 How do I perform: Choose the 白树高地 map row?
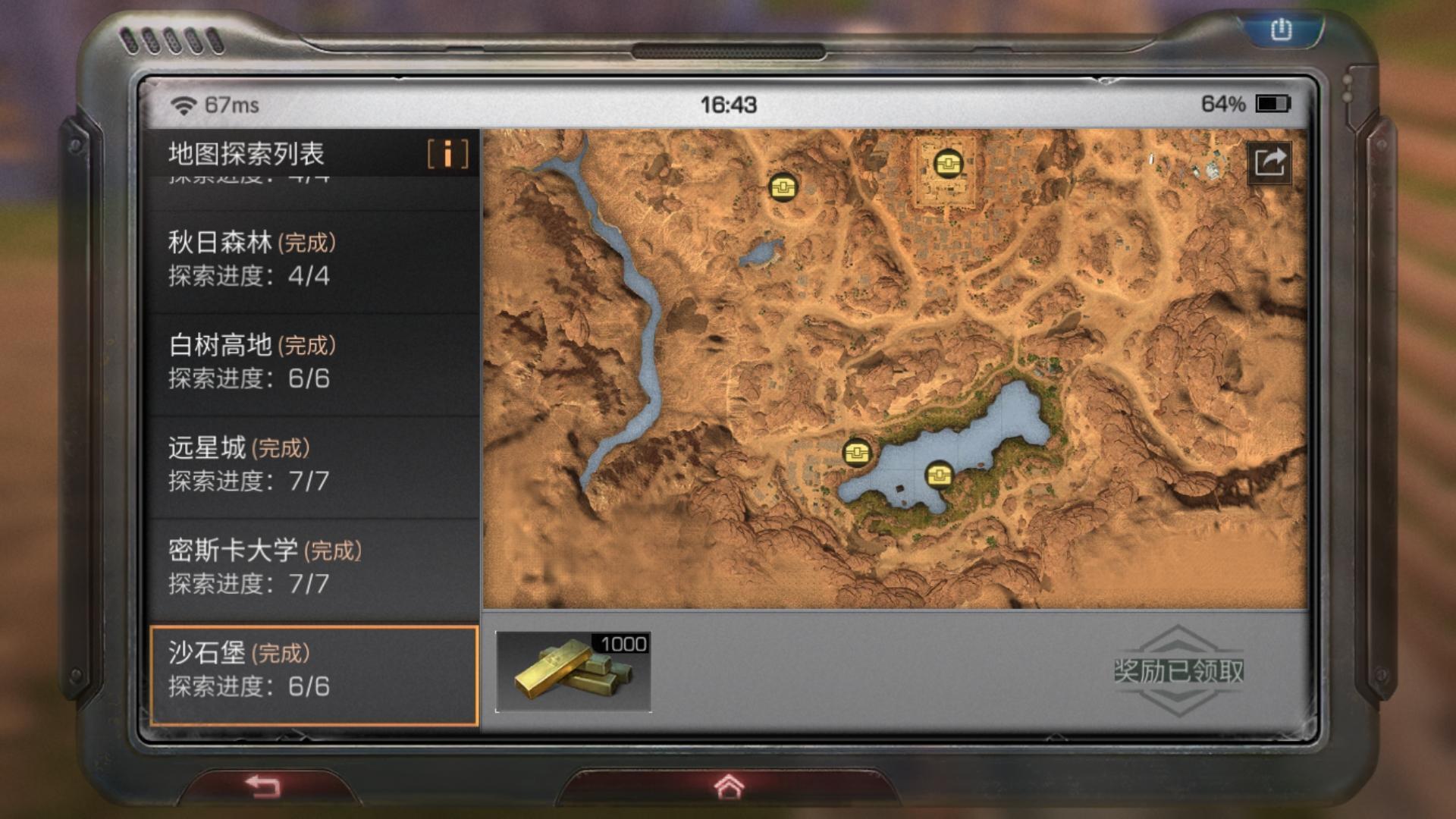pyautogui.click(x=313, y=362)
